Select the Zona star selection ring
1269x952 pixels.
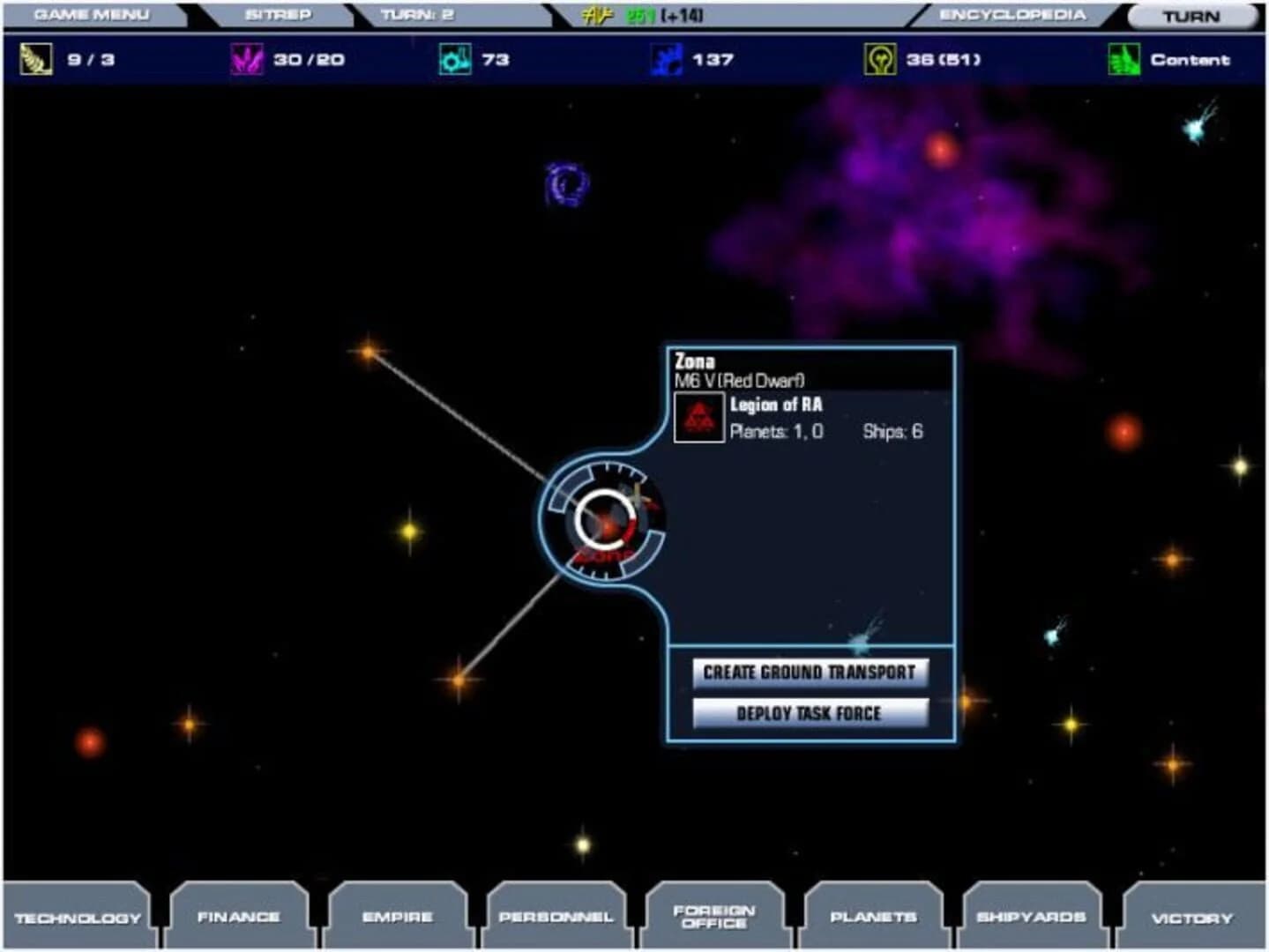pyautogui.click(x=604, y=518)
